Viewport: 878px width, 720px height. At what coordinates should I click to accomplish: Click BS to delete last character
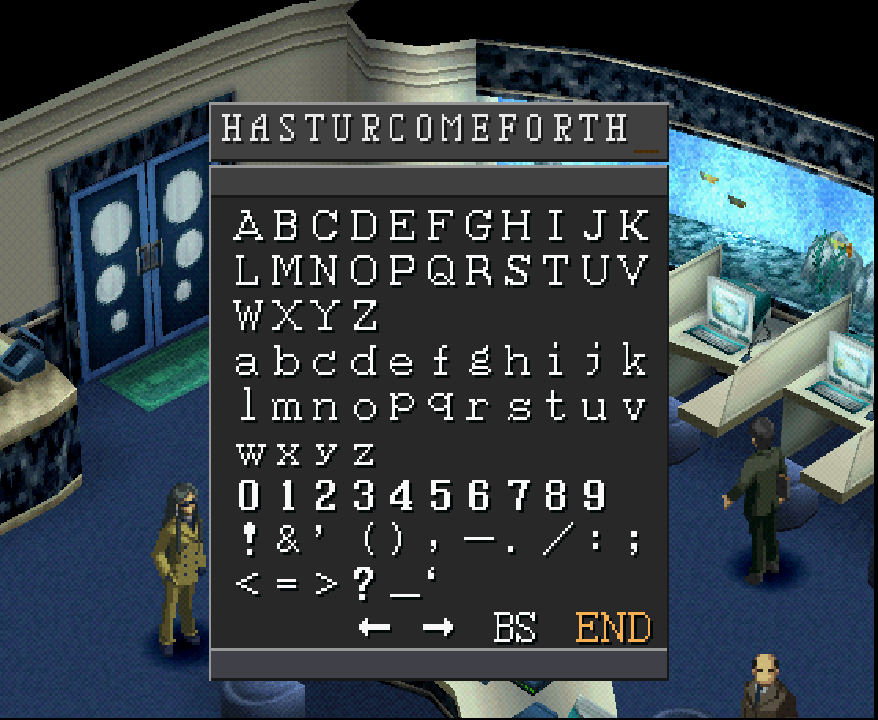[x=515, y=628]
